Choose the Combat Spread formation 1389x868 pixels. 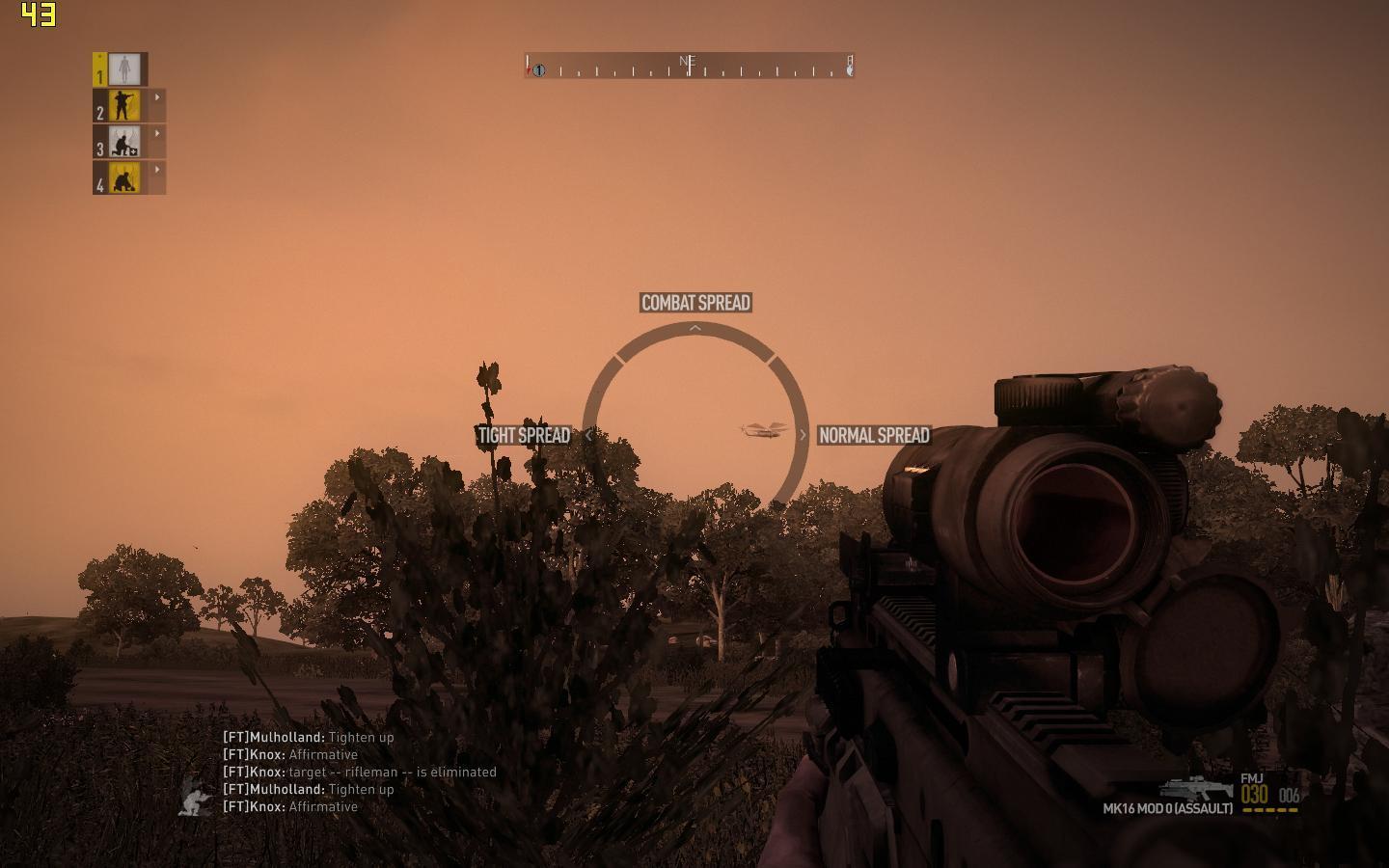(x=695, y=303)
